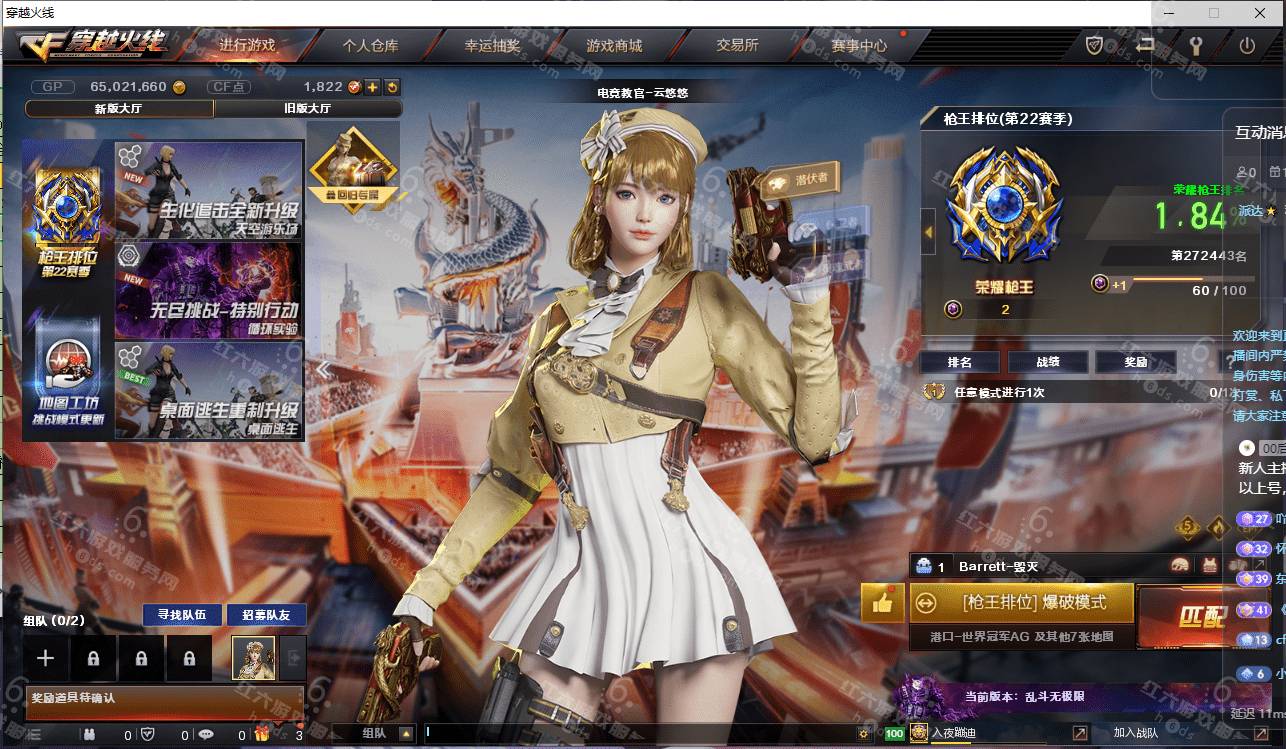Viewport: 1286px width, 749px height.
Task: Open the 奖励 rewards tab
Action: (1136, 362)
